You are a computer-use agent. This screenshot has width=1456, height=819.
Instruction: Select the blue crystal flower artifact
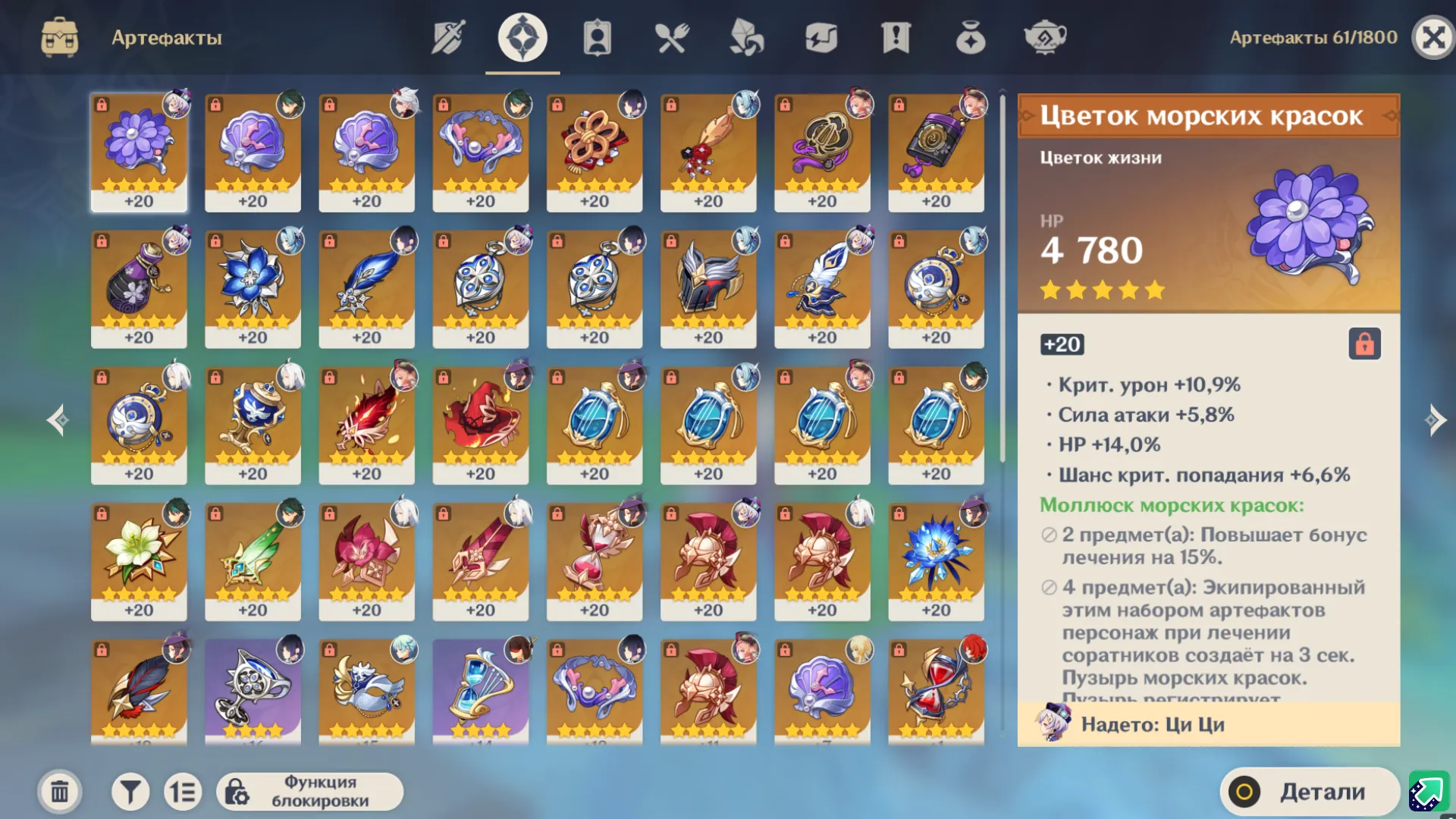(x=937, y=561)
